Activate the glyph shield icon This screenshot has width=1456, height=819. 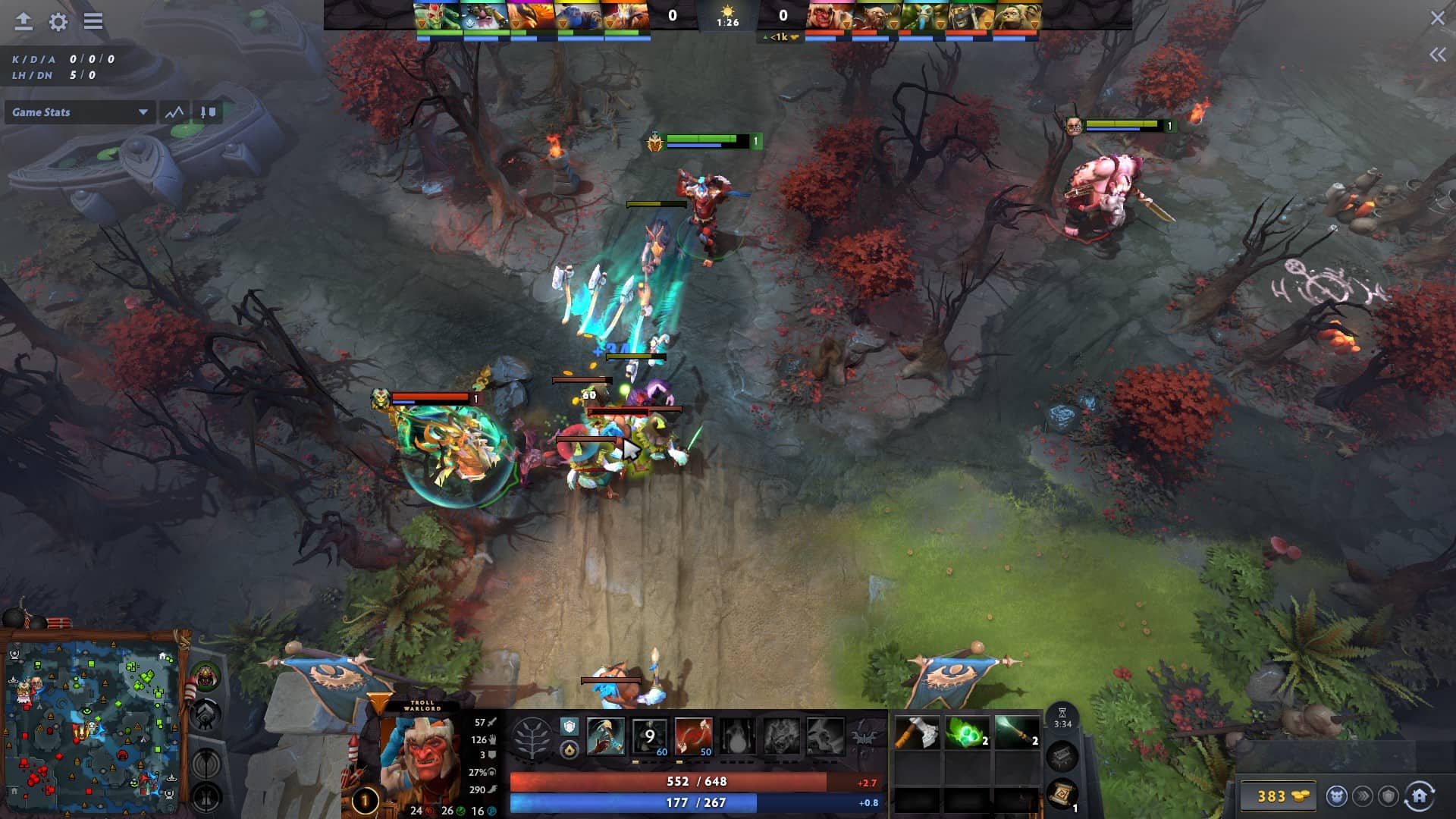pos(1390,795)
